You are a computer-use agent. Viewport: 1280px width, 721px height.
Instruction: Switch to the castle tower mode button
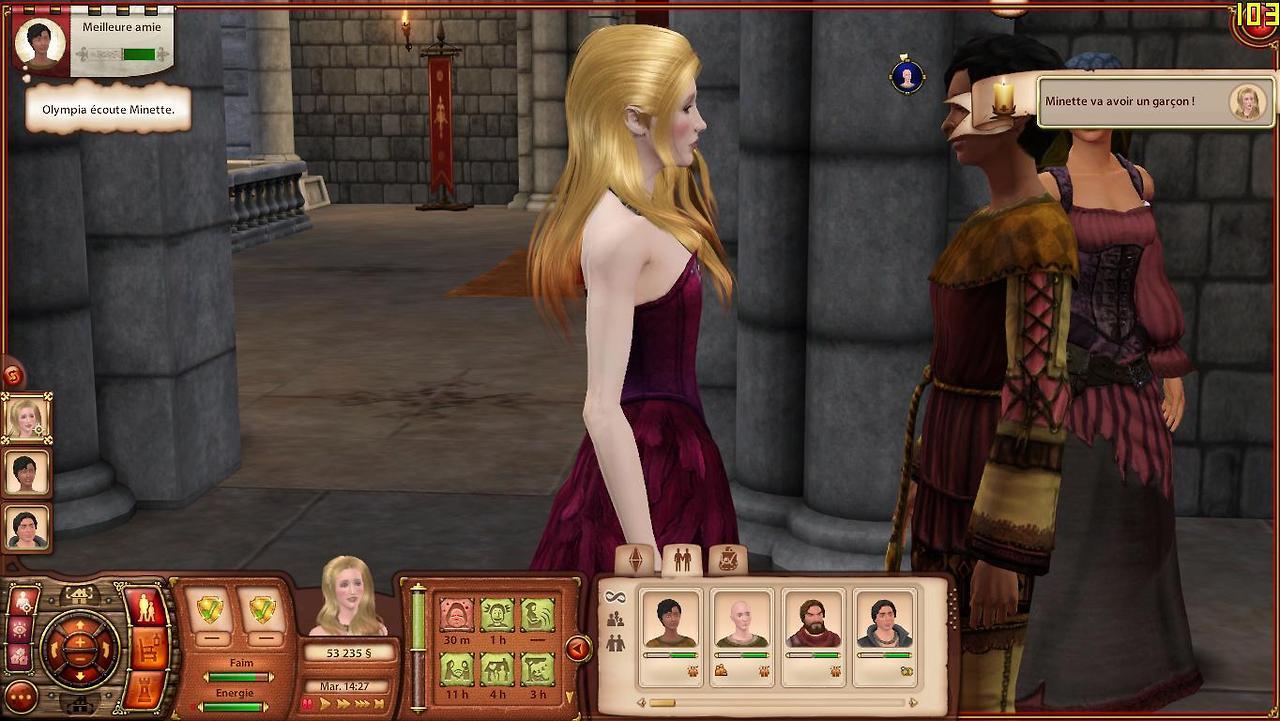pos(146,690)
